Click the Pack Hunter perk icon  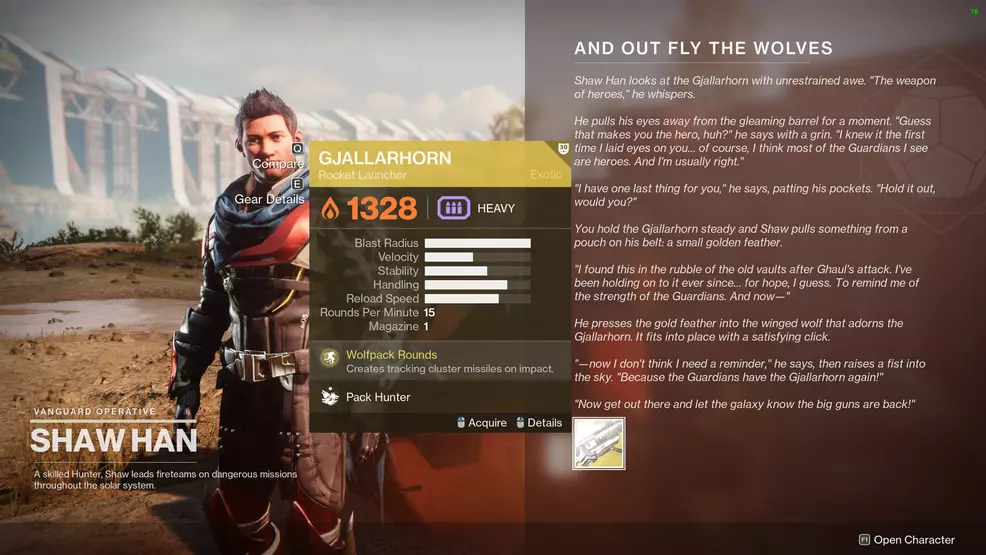[x=329, y=397]
